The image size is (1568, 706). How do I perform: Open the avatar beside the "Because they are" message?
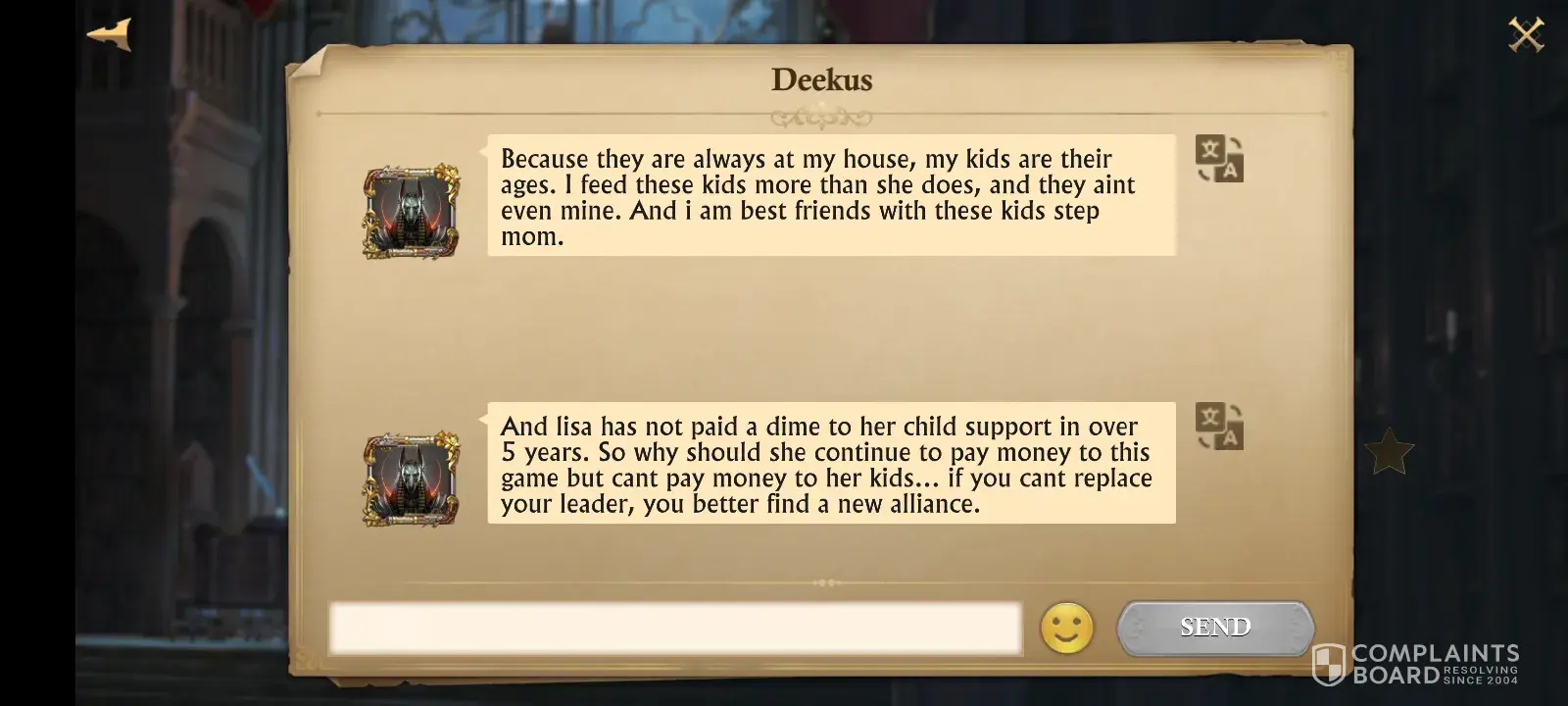point(412,212)
